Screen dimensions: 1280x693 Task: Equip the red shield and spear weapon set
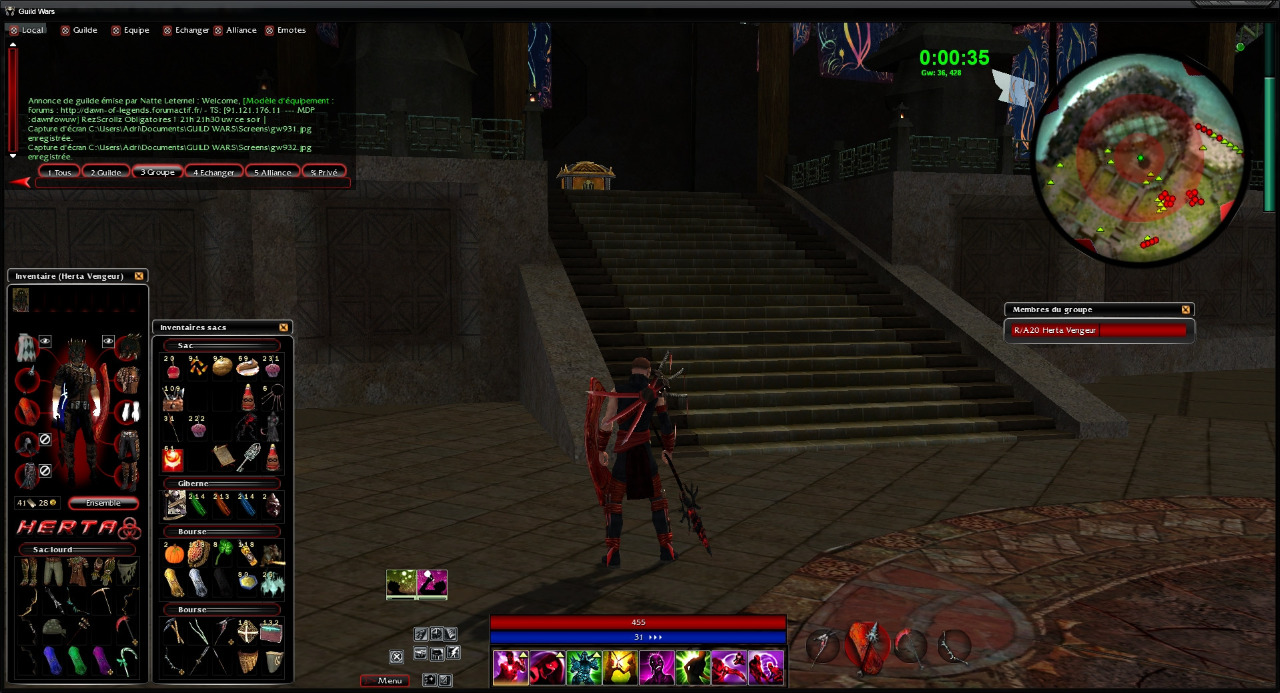point(864,646)
